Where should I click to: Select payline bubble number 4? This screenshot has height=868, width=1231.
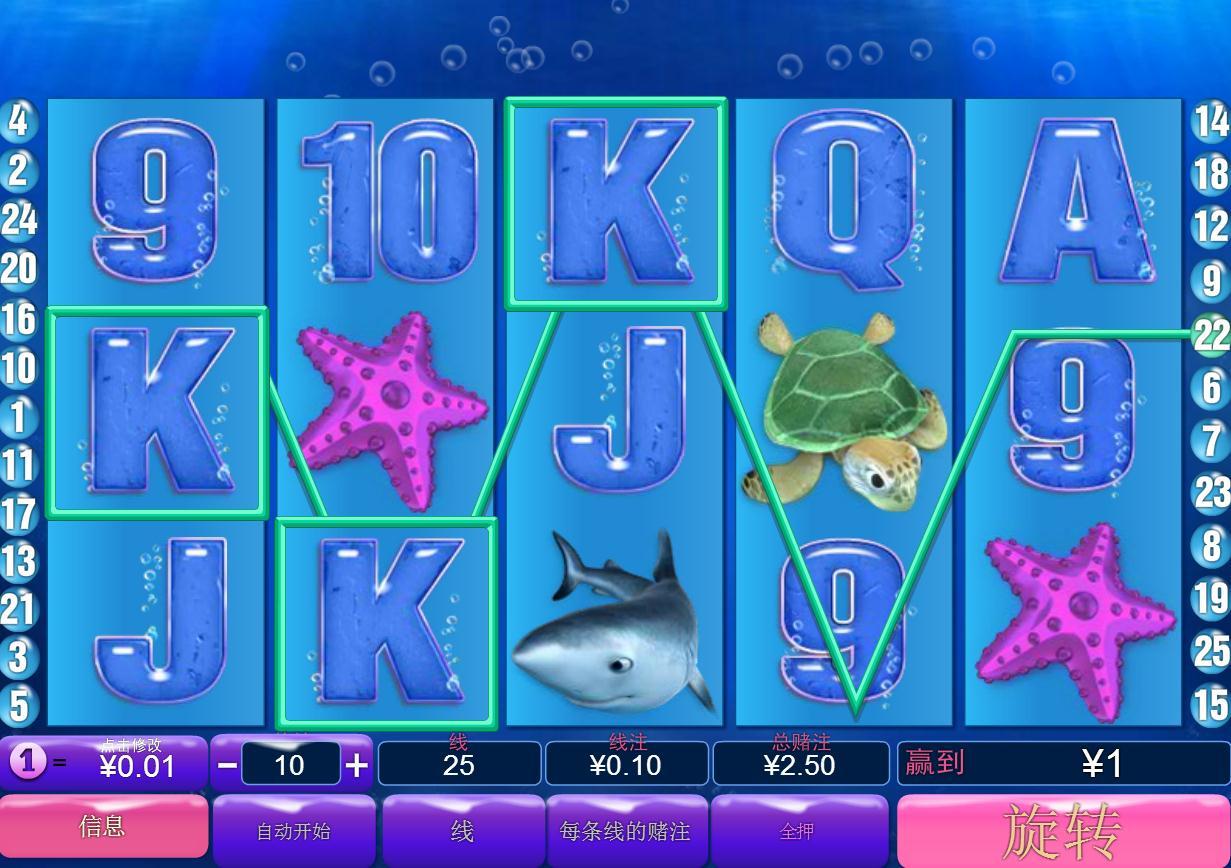(x=18, y=122)
